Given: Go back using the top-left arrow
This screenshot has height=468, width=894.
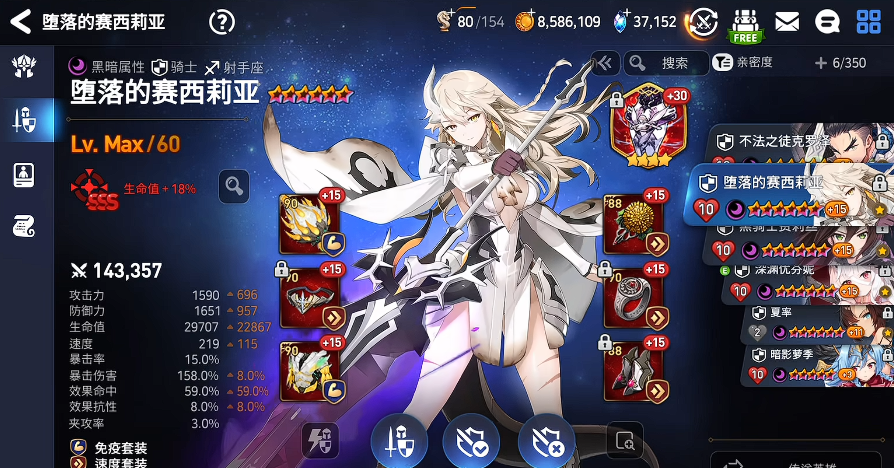Looking at the screenshot, I should 19,22.
